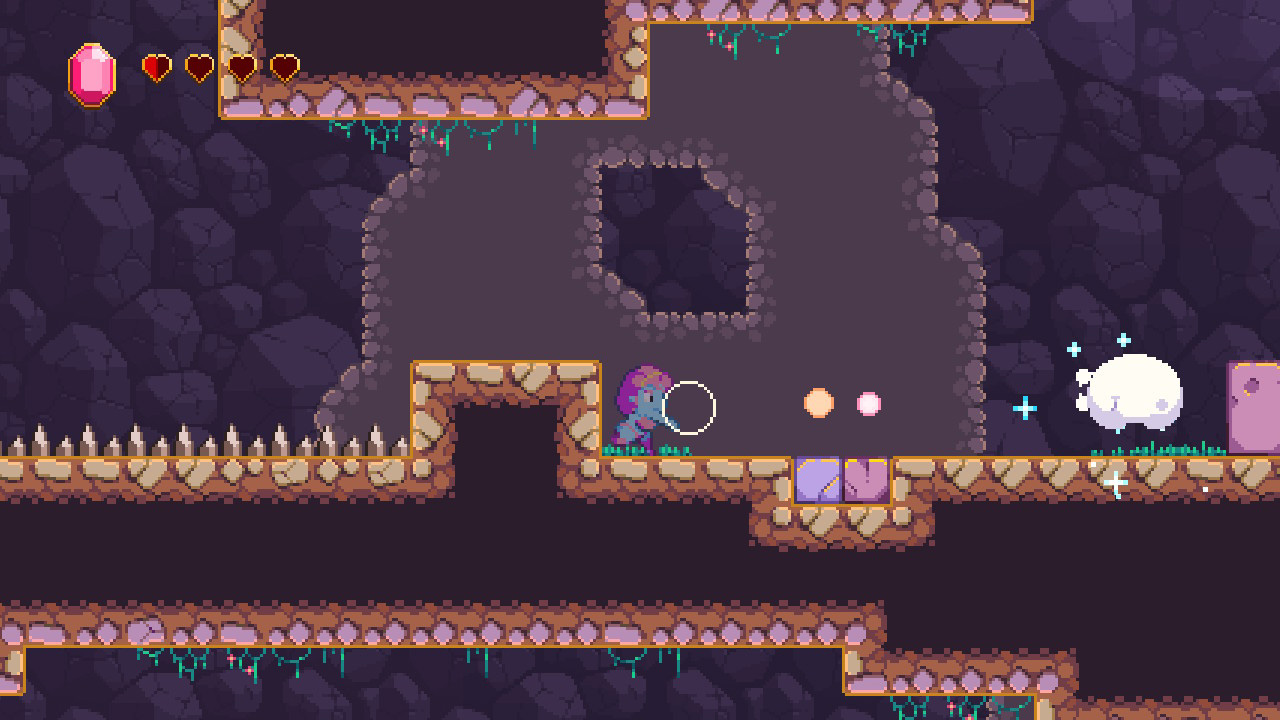Select the fourth heart icon on the HUD
The height and width of the screenshot is (720, 1280).
284,66
